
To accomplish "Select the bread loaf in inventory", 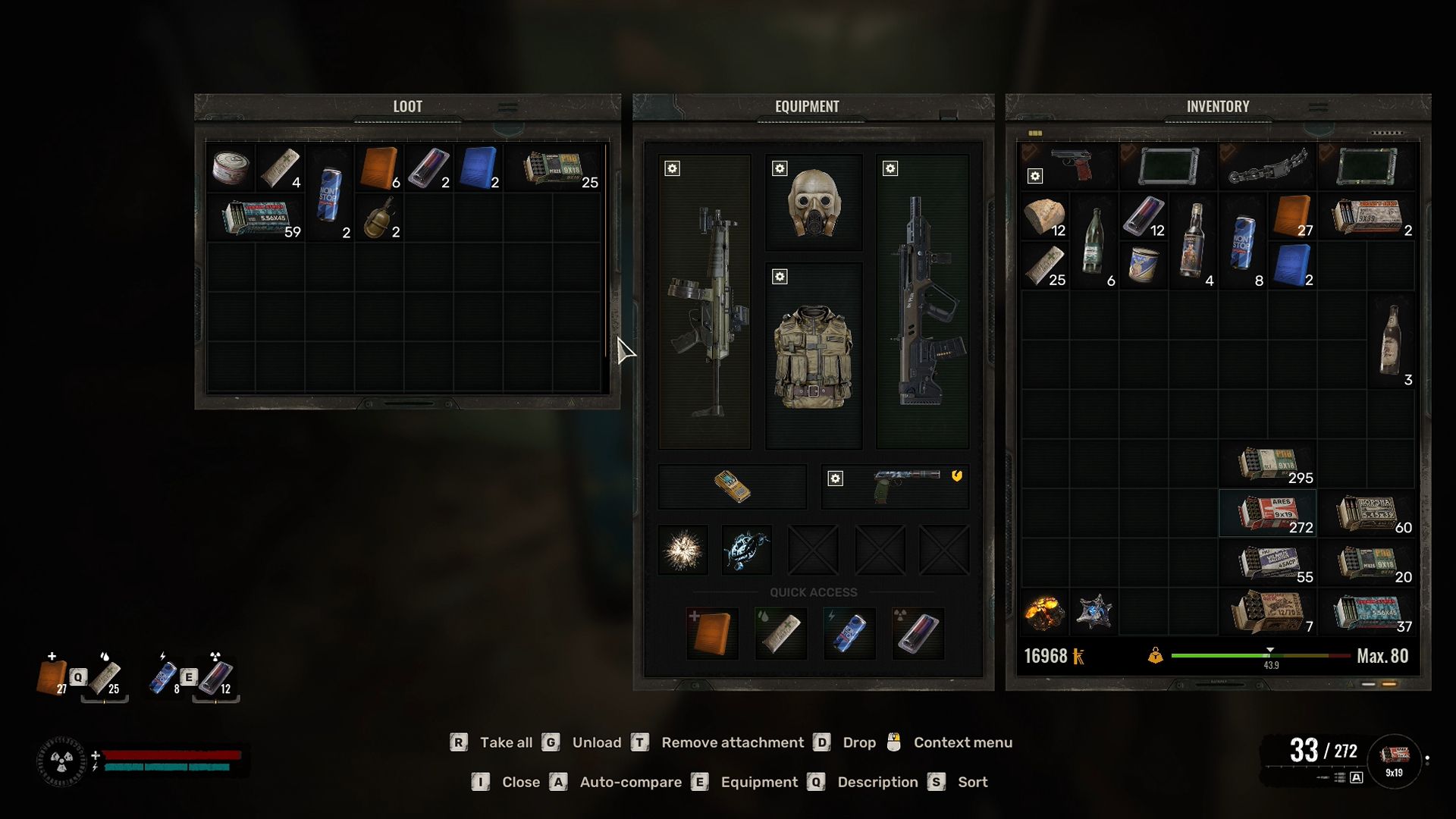I will (1044, 217).
